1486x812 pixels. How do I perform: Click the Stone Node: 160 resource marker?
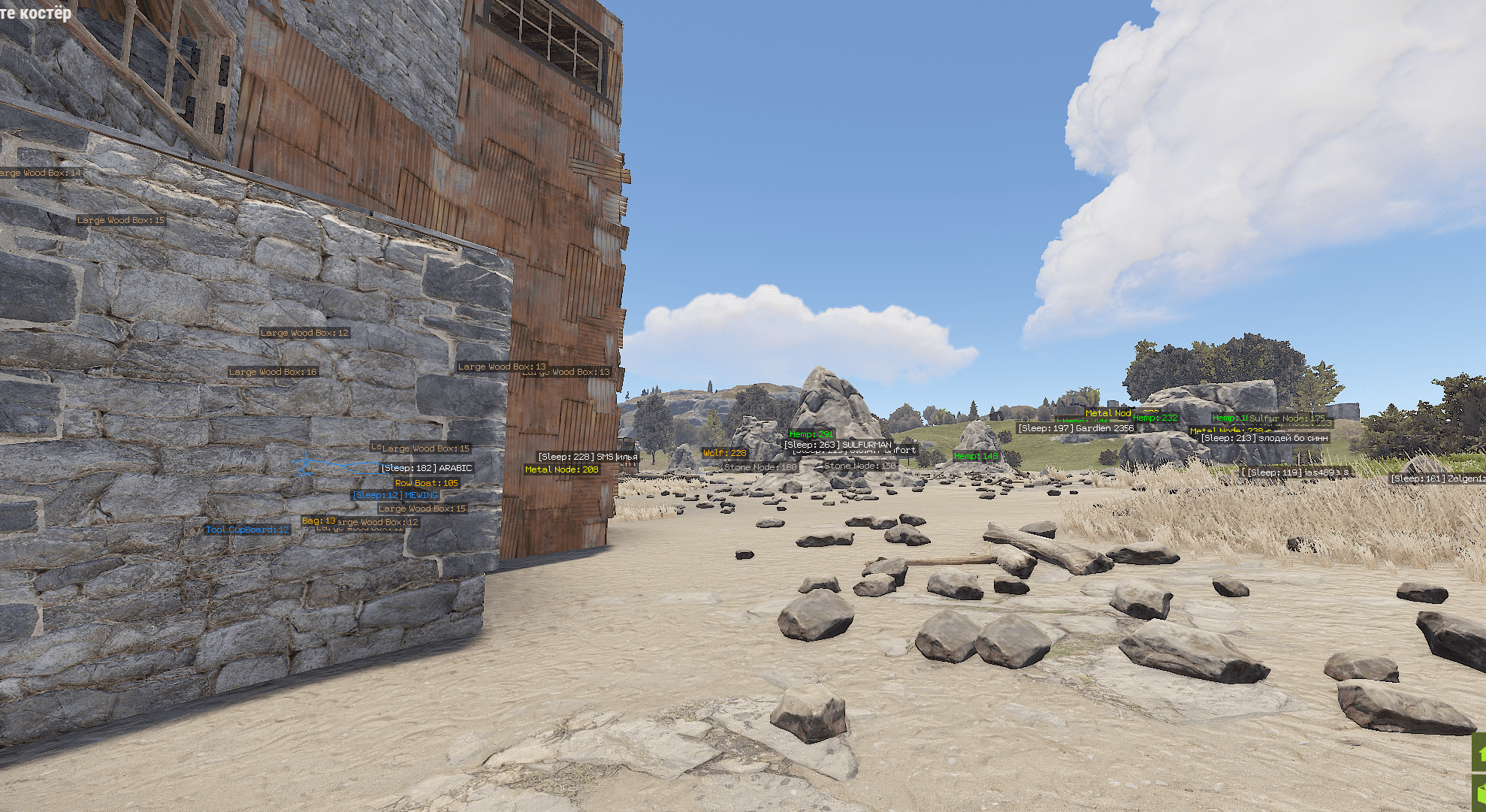click(761, 466)
